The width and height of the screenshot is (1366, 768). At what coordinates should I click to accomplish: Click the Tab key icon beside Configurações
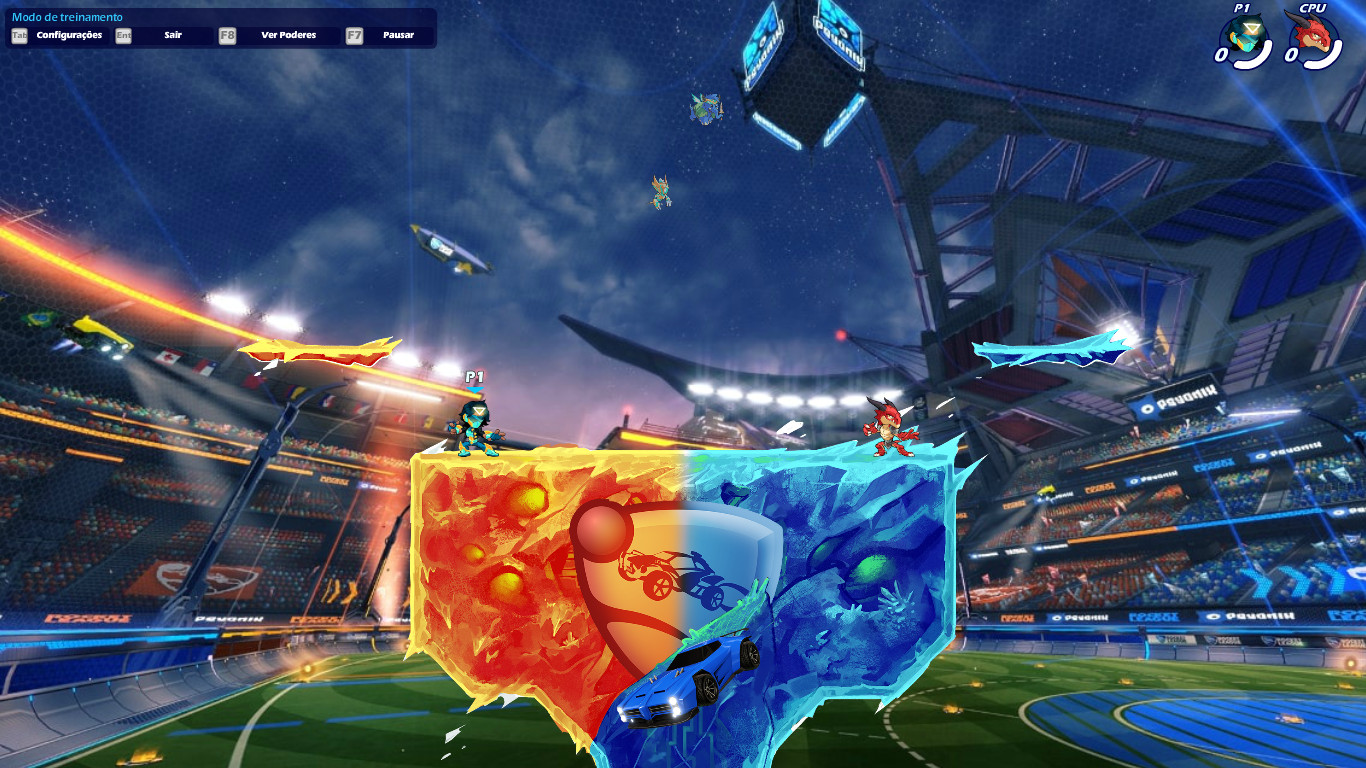pyautogui.click(x=19, y=34)
